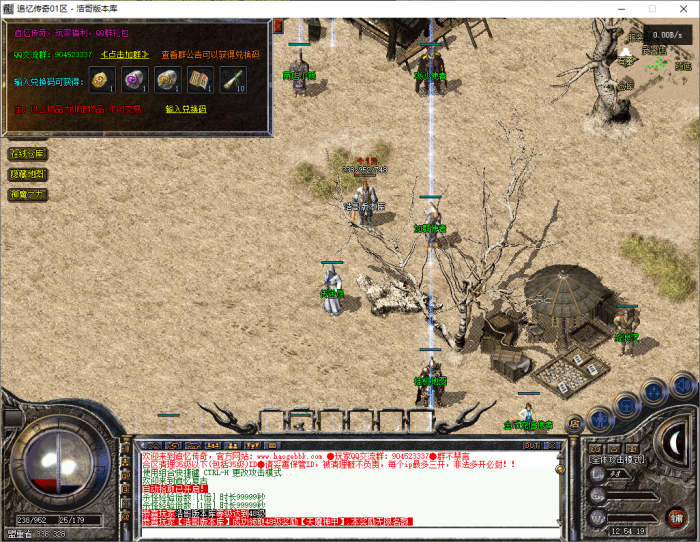Image resolution: width=700 pixels, height=542 pixels.
Task: Open the skills round button
Action: 656,392
